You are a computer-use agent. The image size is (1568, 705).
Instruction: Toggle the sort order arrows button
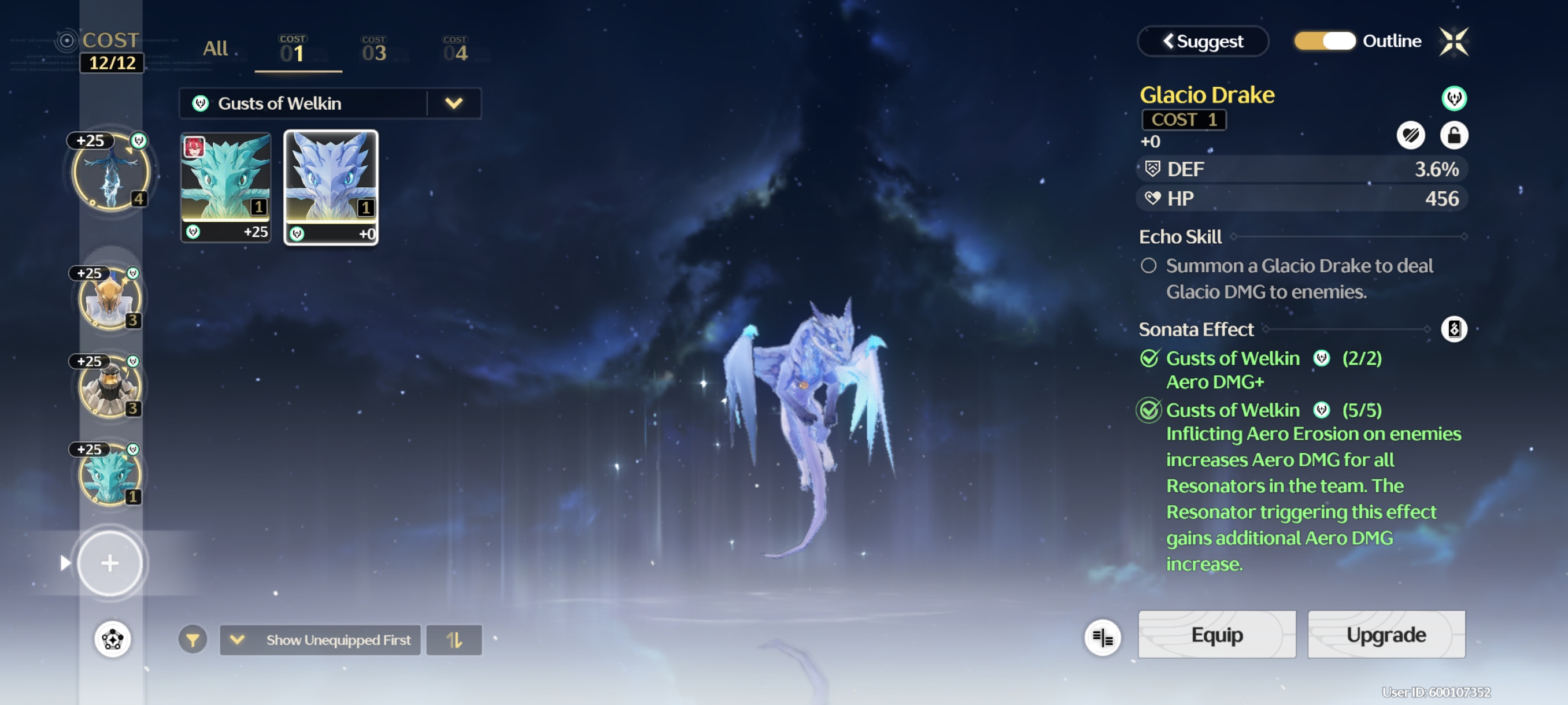point(453,640)
